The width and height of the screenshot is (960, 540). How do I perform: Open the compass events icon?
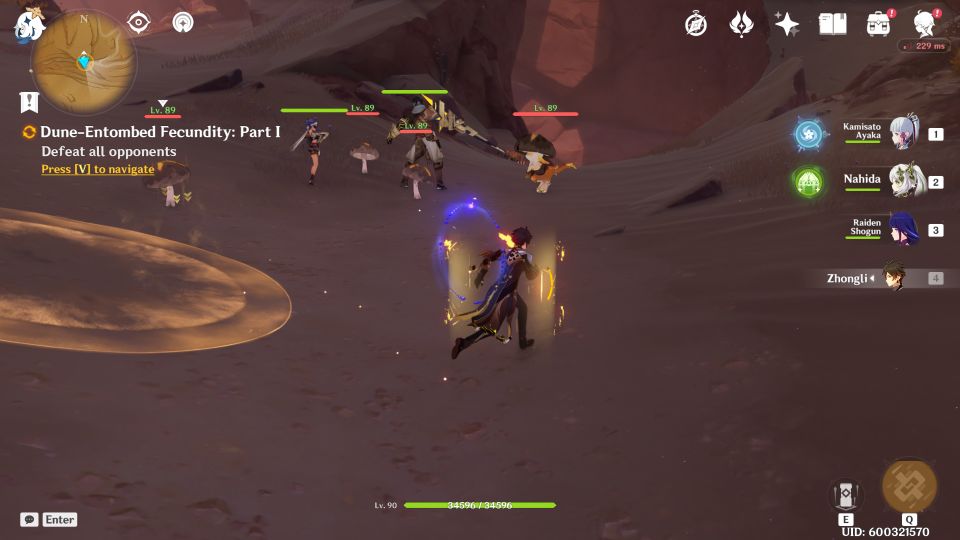pyautogui.click(x=696, y=24)
